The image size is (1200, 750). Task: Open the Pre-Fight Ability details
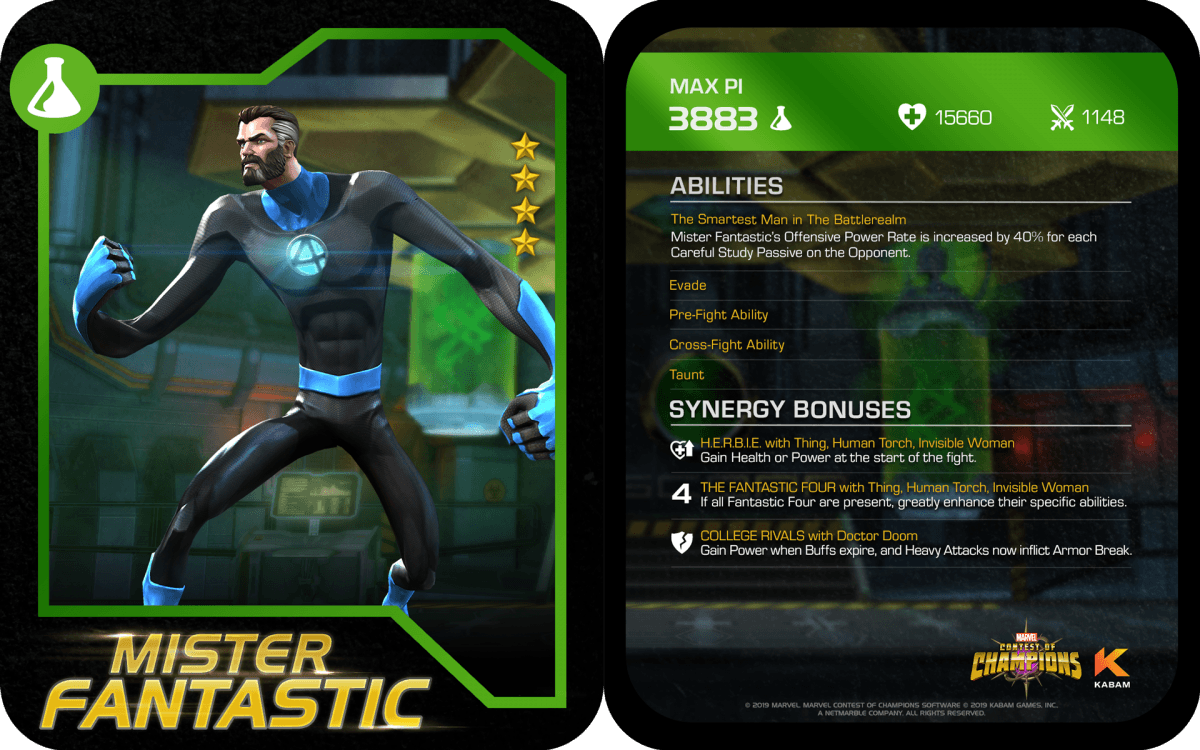click(x=719, y=315)
